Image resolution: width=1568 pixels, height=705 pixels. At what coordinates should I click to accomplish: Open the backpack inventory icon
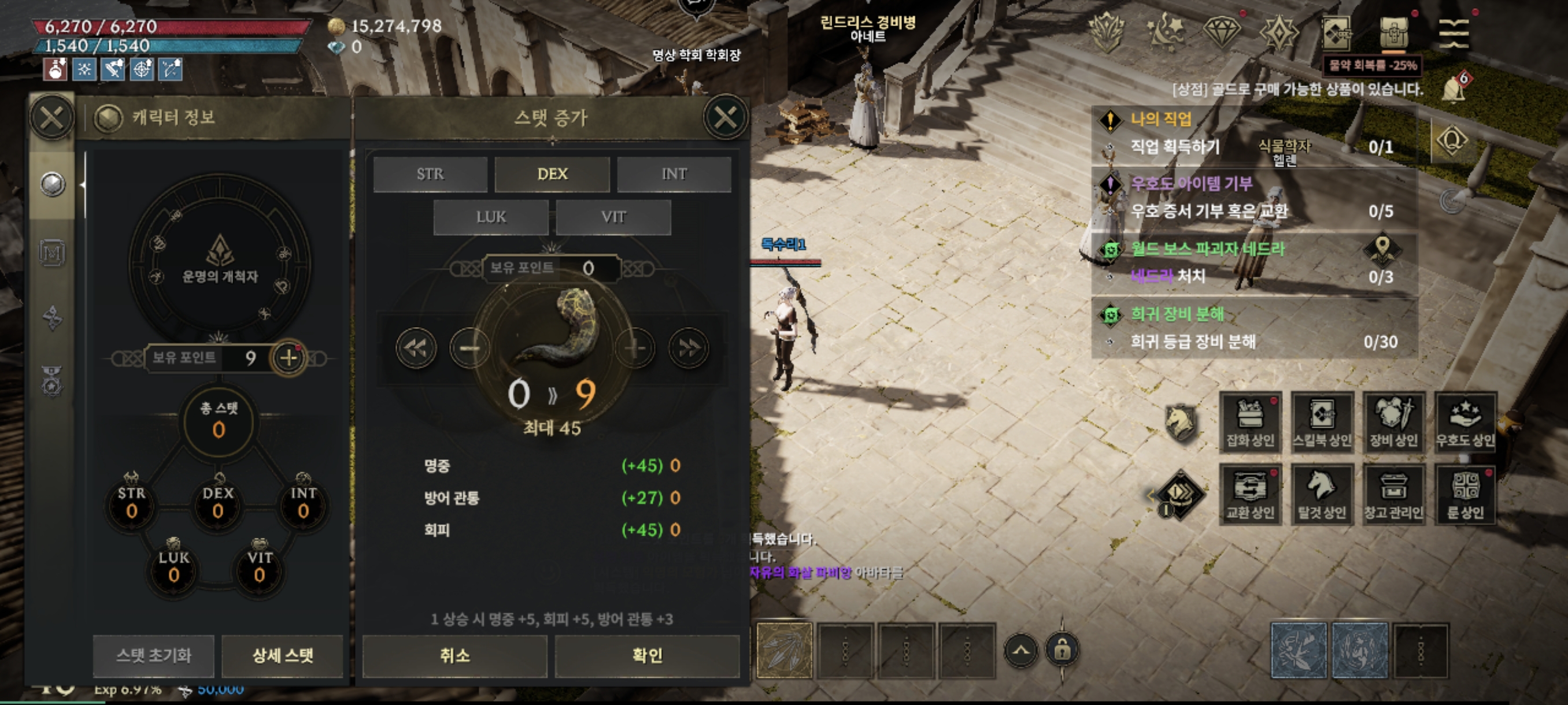click(x=1393, y=33)
